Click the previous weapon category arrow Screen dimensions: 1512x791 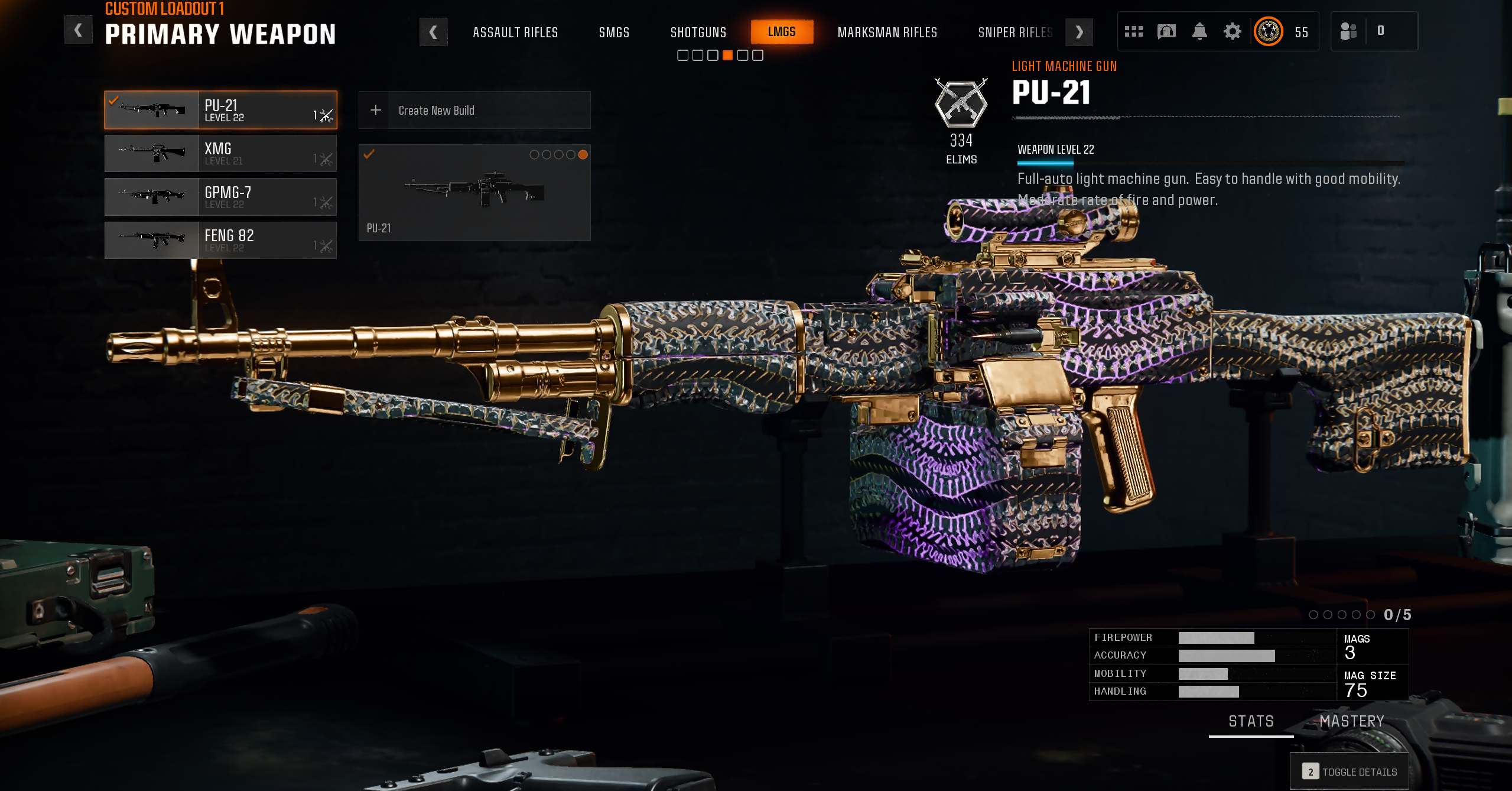click(x=433, y=32)
